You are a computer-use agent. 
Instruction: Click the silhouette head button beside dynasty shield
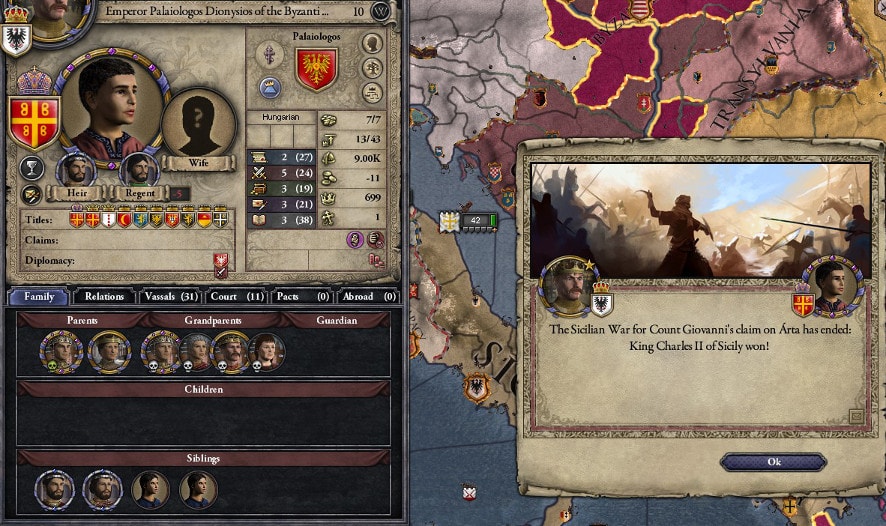(x=372, y=43)
